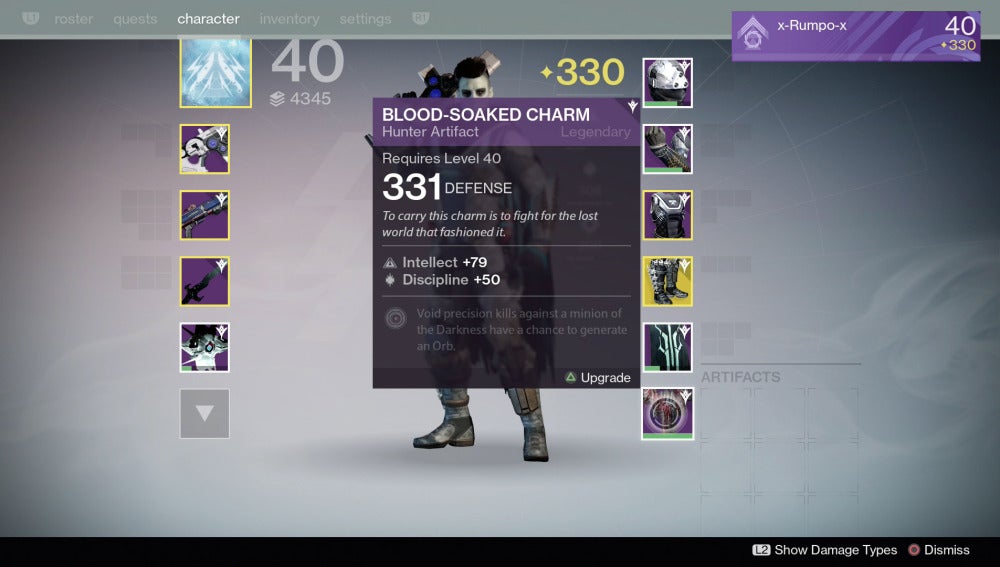This screenshot has height=567, width=1000.
Task: Select the subclass icon beside level 40
Action: coord(215,72)
